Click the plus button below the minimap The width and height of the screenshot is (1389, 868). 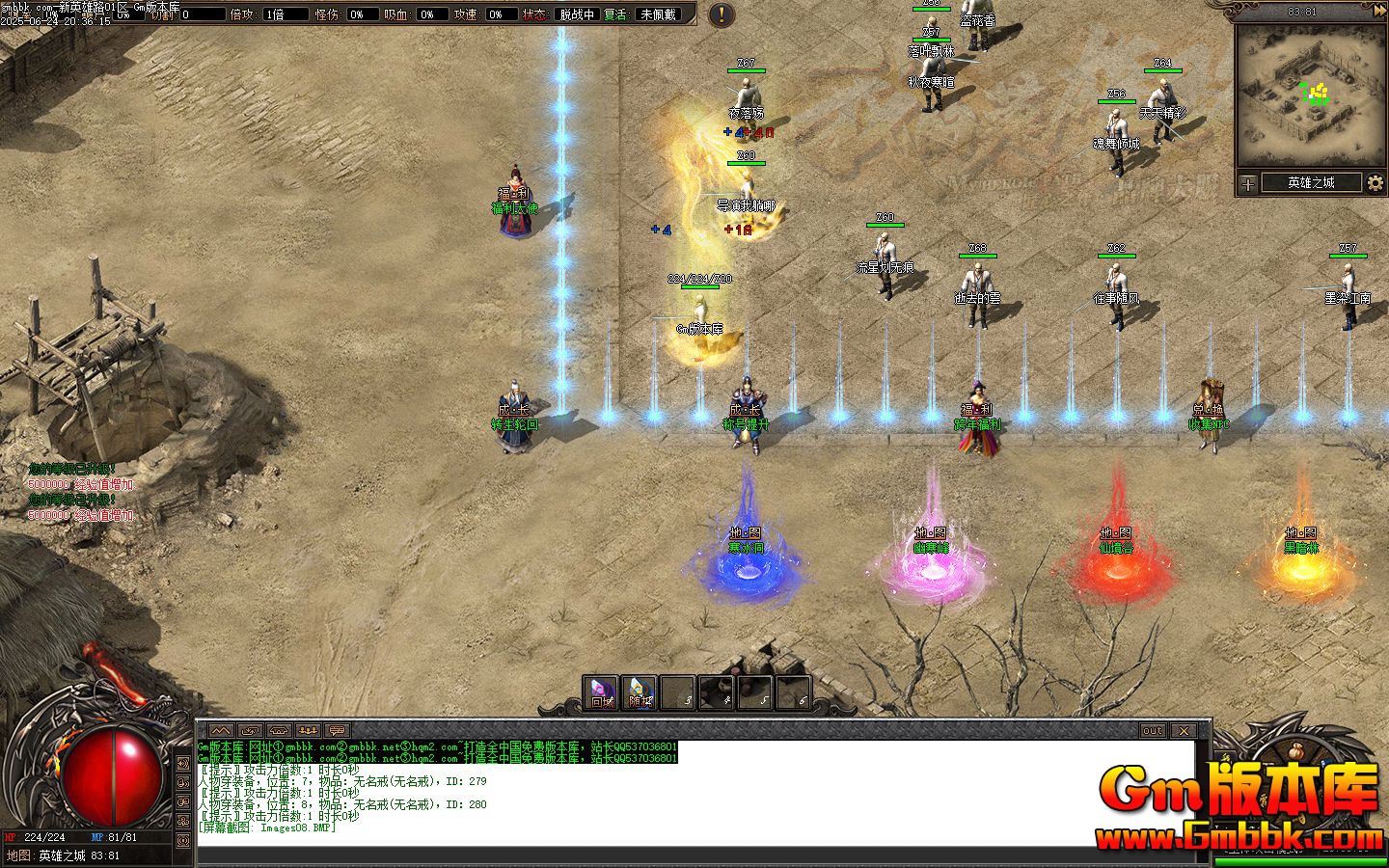(1248, 183)
